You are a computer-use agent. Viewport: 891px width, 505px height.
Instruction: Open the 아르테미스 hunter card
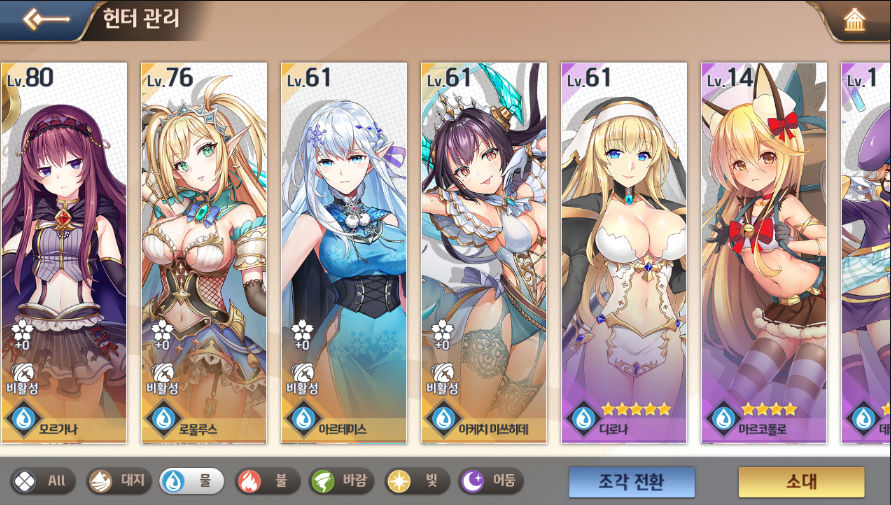pos(344,250)
